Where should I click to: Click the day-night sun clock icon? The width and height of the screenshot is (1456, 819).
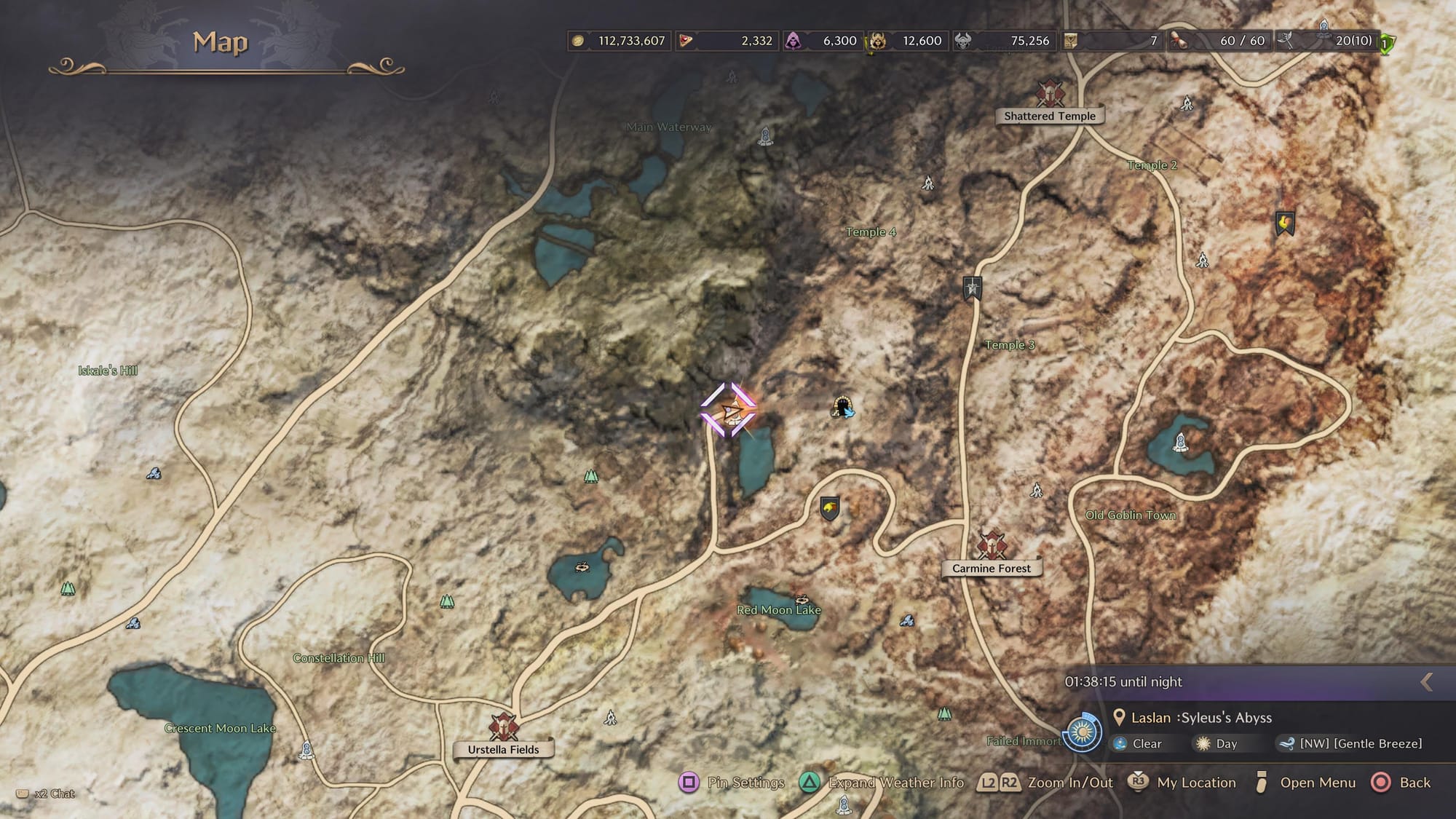click(1082, 732)
